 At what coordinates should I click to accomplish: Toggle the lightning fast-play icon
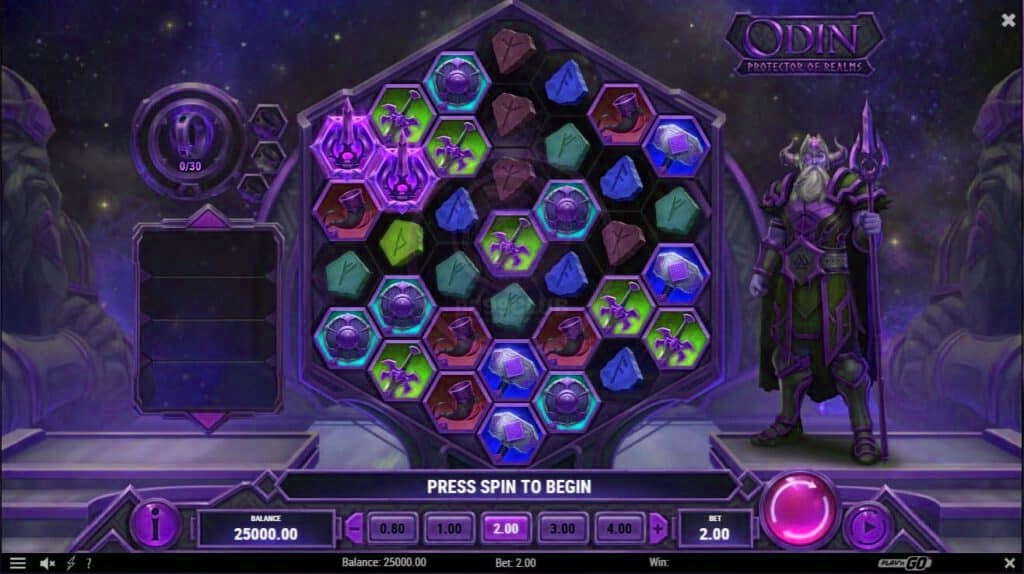point(71,563)
